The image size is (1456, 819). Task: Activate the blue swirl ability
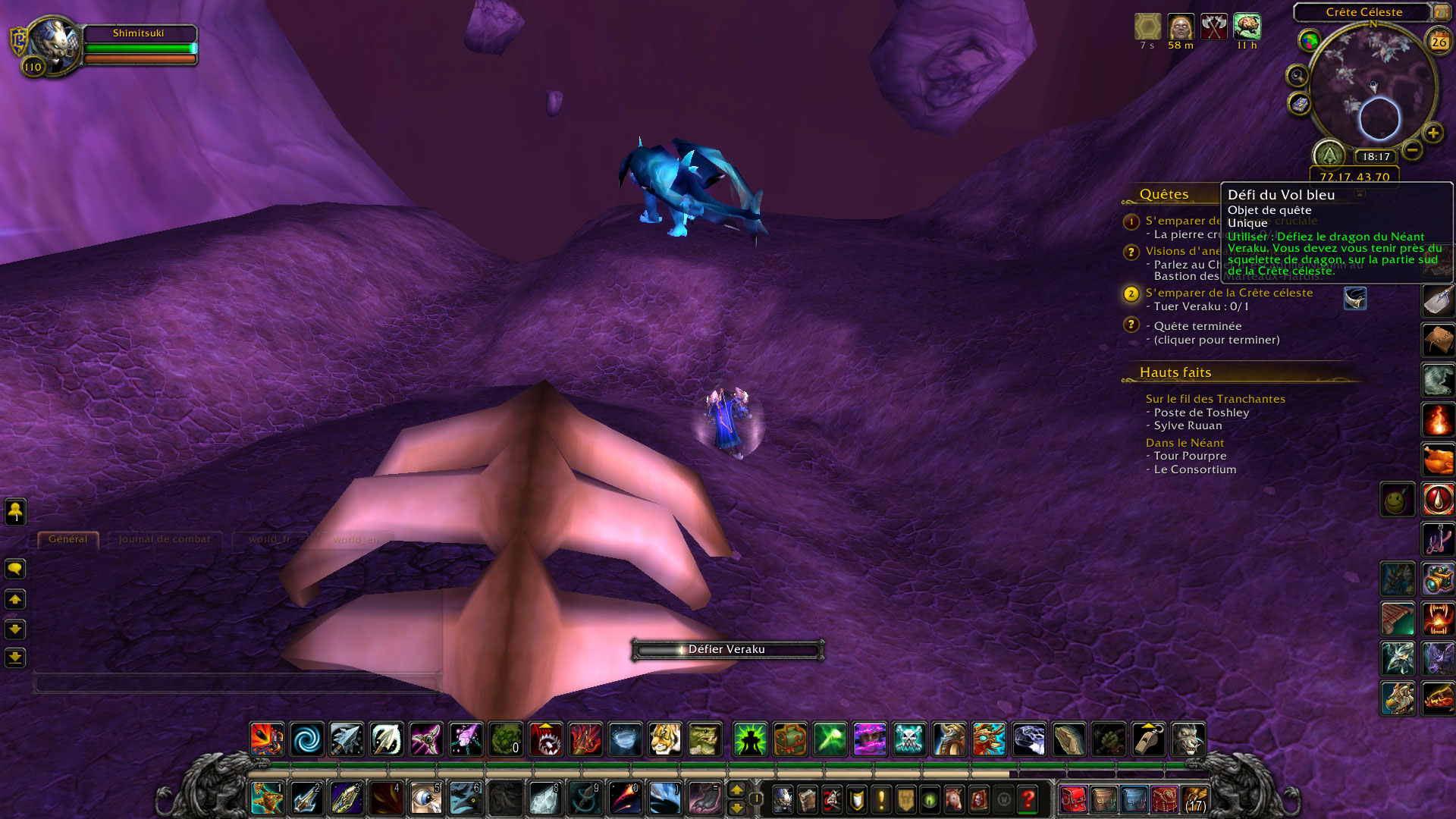pos(306,739)
